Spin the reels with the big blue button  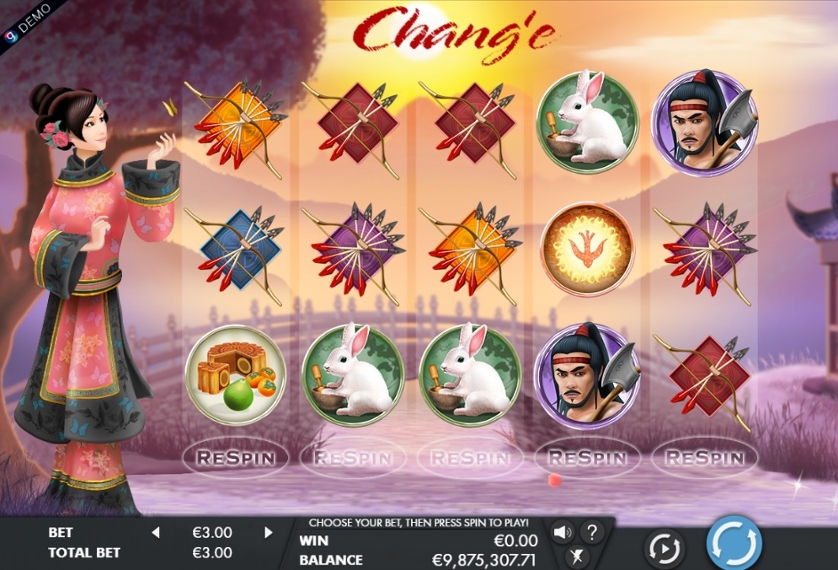[734, 544]
